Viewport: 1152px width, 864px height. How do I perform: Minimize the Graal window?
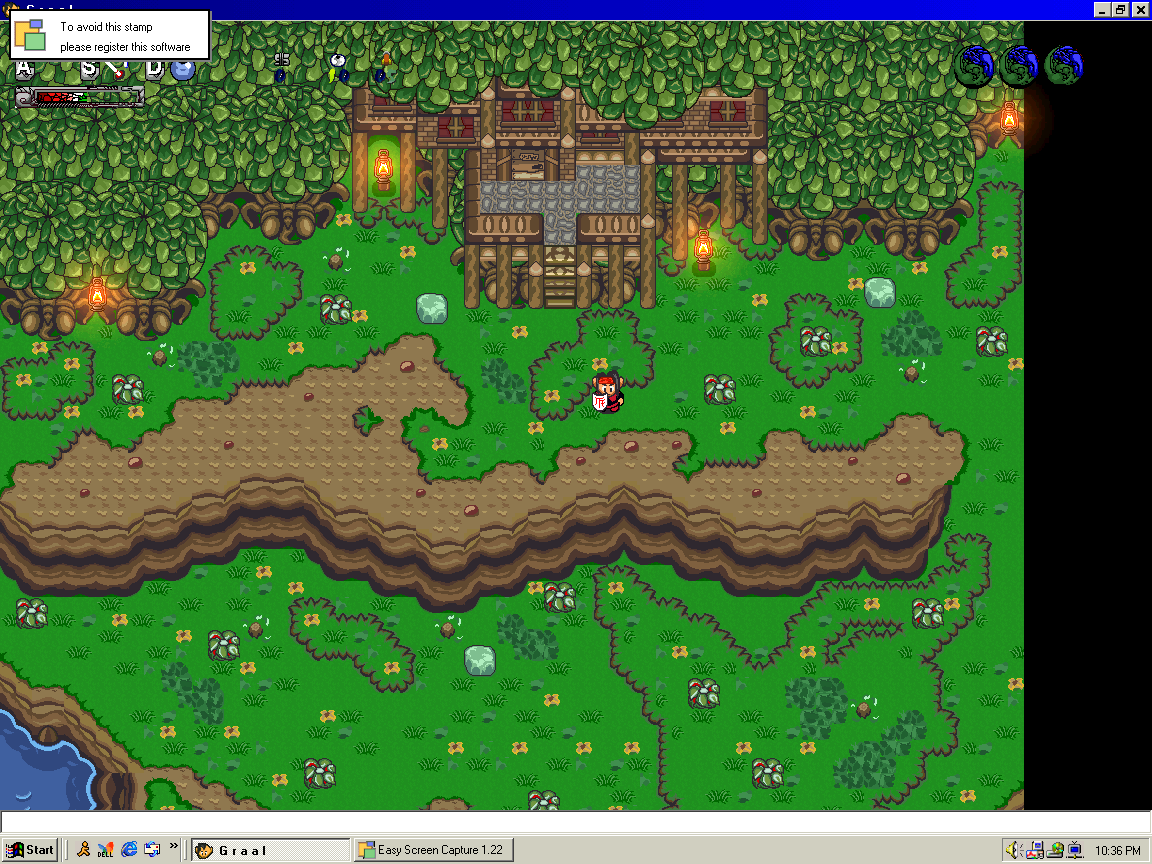[1103, 9]
